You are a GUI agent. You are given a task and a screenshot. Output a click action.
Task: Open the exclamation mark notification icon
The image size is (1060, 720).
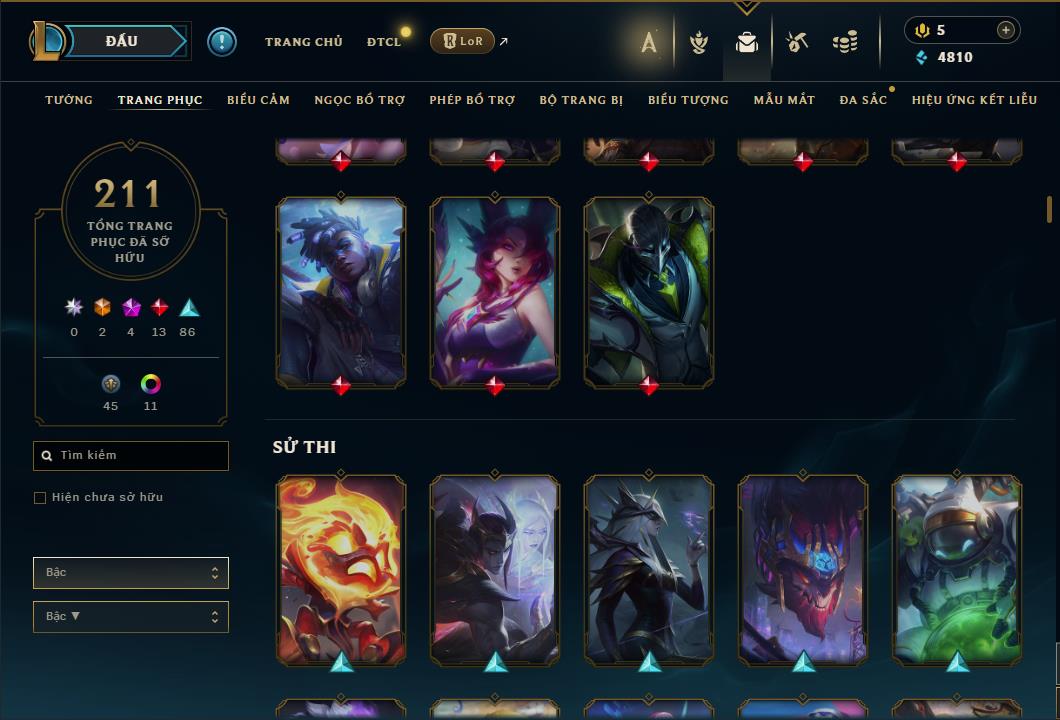click(222, 42)
